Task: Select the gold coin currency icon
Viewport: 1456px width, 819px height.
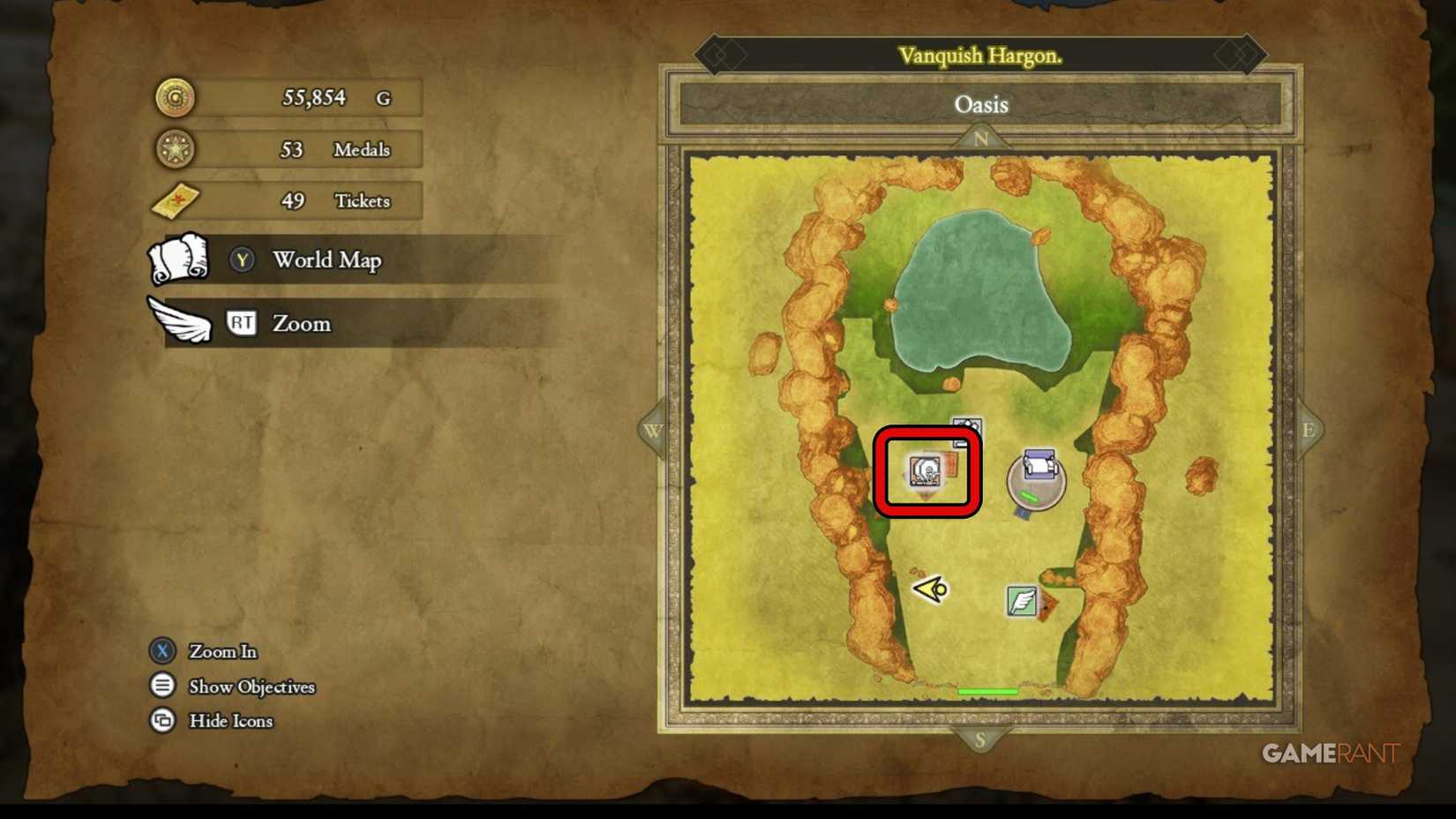Action: pos(174,97)
